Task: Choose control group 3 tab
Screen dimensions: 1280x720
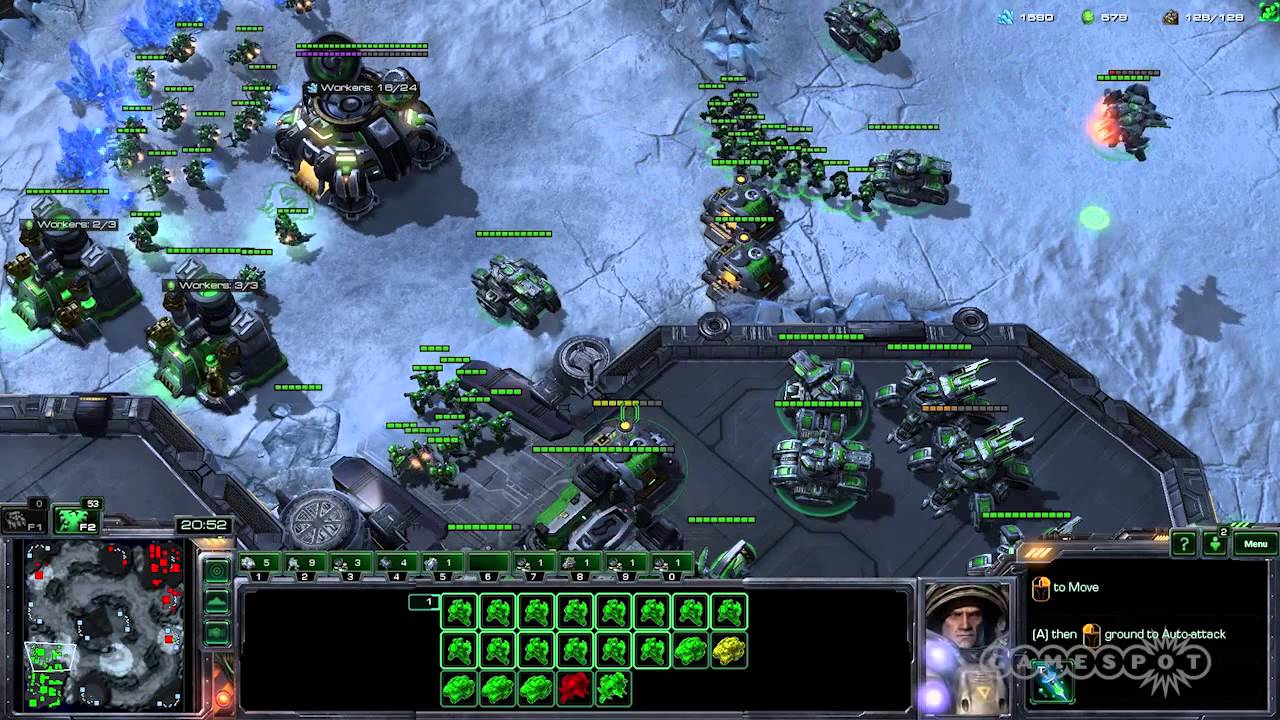Action: [350, 564]
